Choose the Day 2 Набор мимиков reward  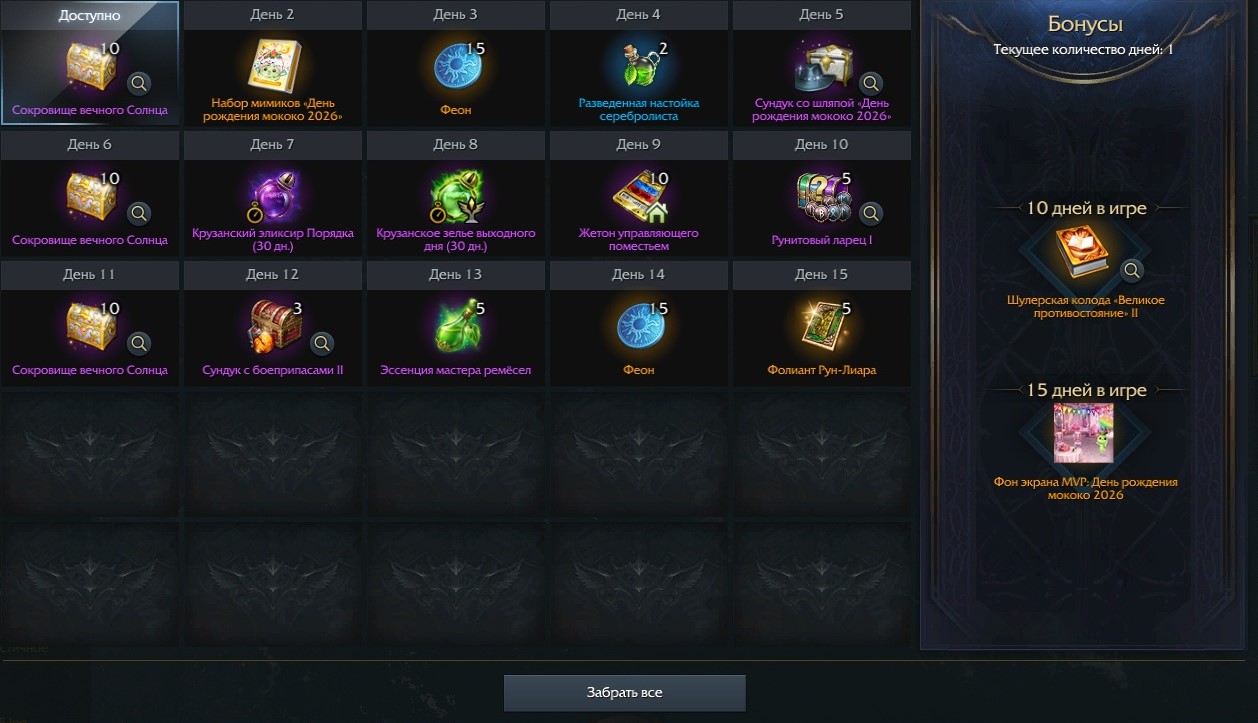[272, 67]
